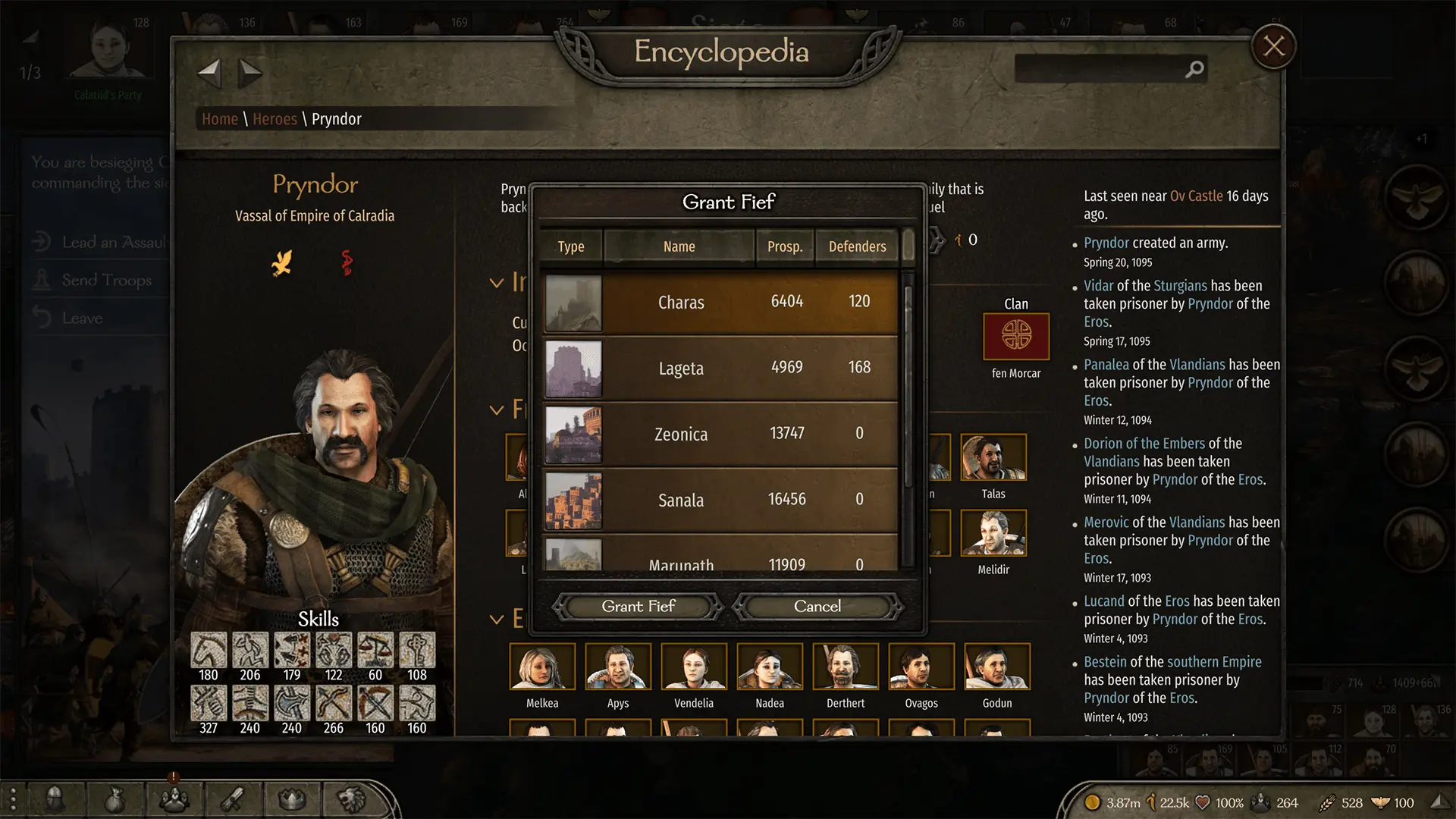Screen dimensions: 1456x819
Task: Click the gold coin icon in resource bar
Action: [1094, 802]
